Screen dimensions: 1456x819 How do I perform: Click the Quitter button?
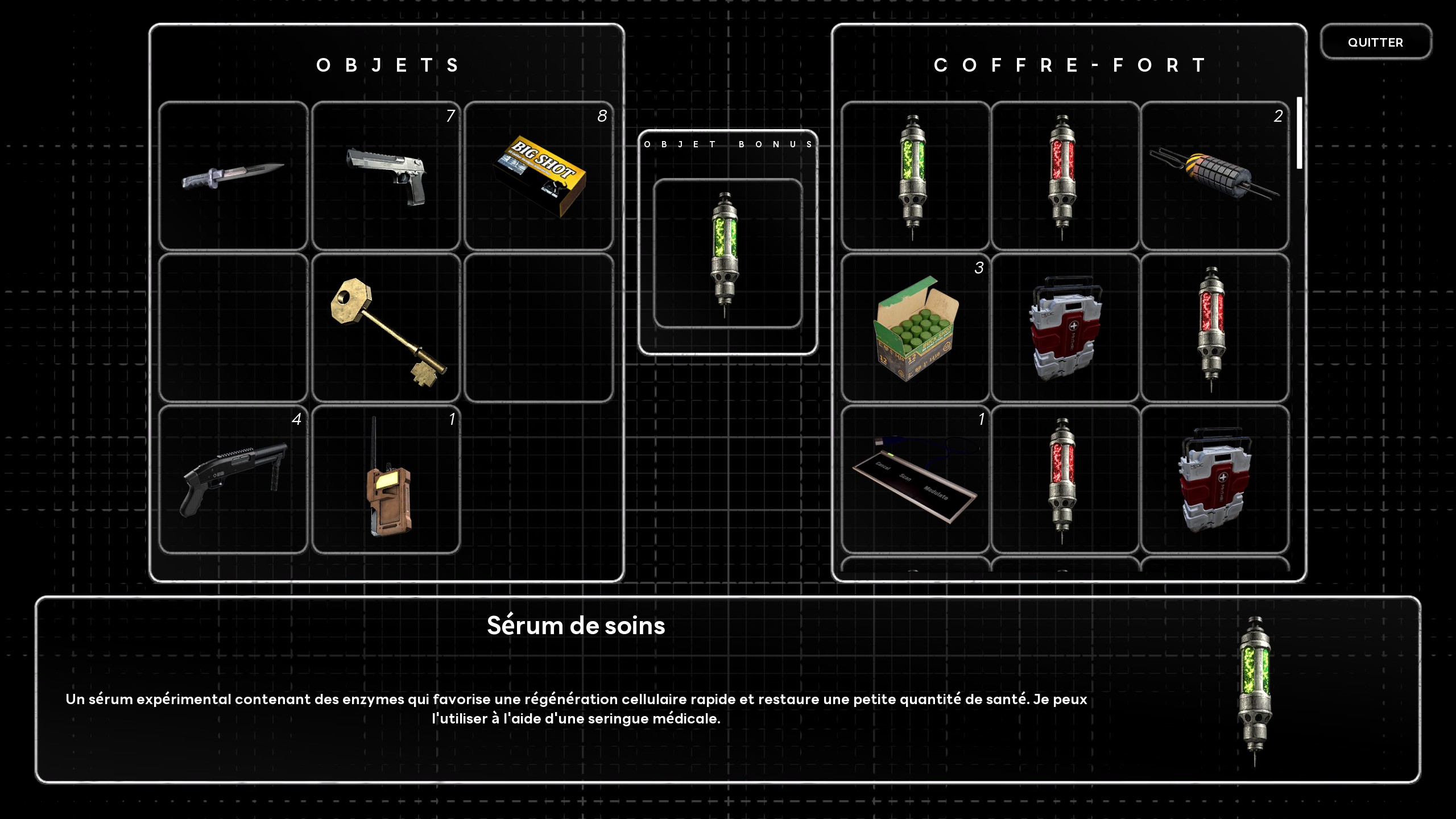[x=1375, y=42]
